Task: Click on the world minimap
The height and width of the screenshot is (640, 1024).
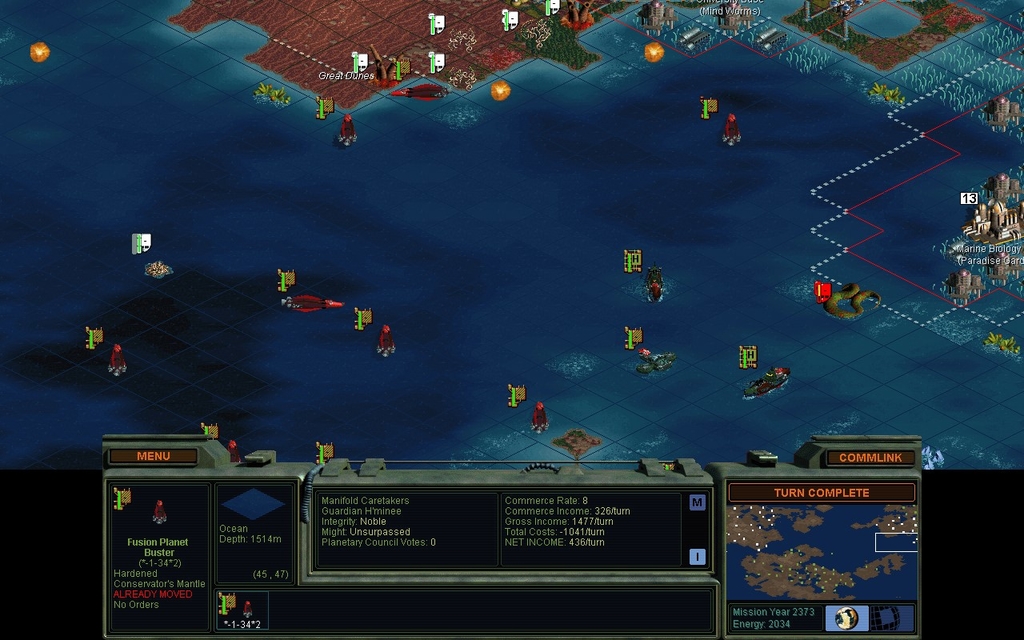Action: click(x=821, y=552)
